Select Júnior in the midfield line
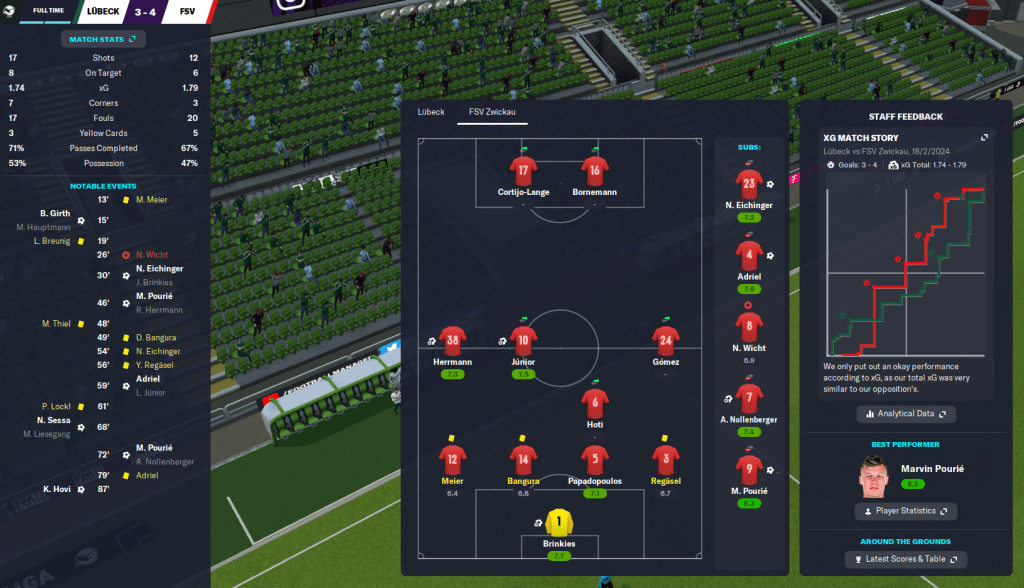Screen dimensions: 1024x588 coord(523,340)
